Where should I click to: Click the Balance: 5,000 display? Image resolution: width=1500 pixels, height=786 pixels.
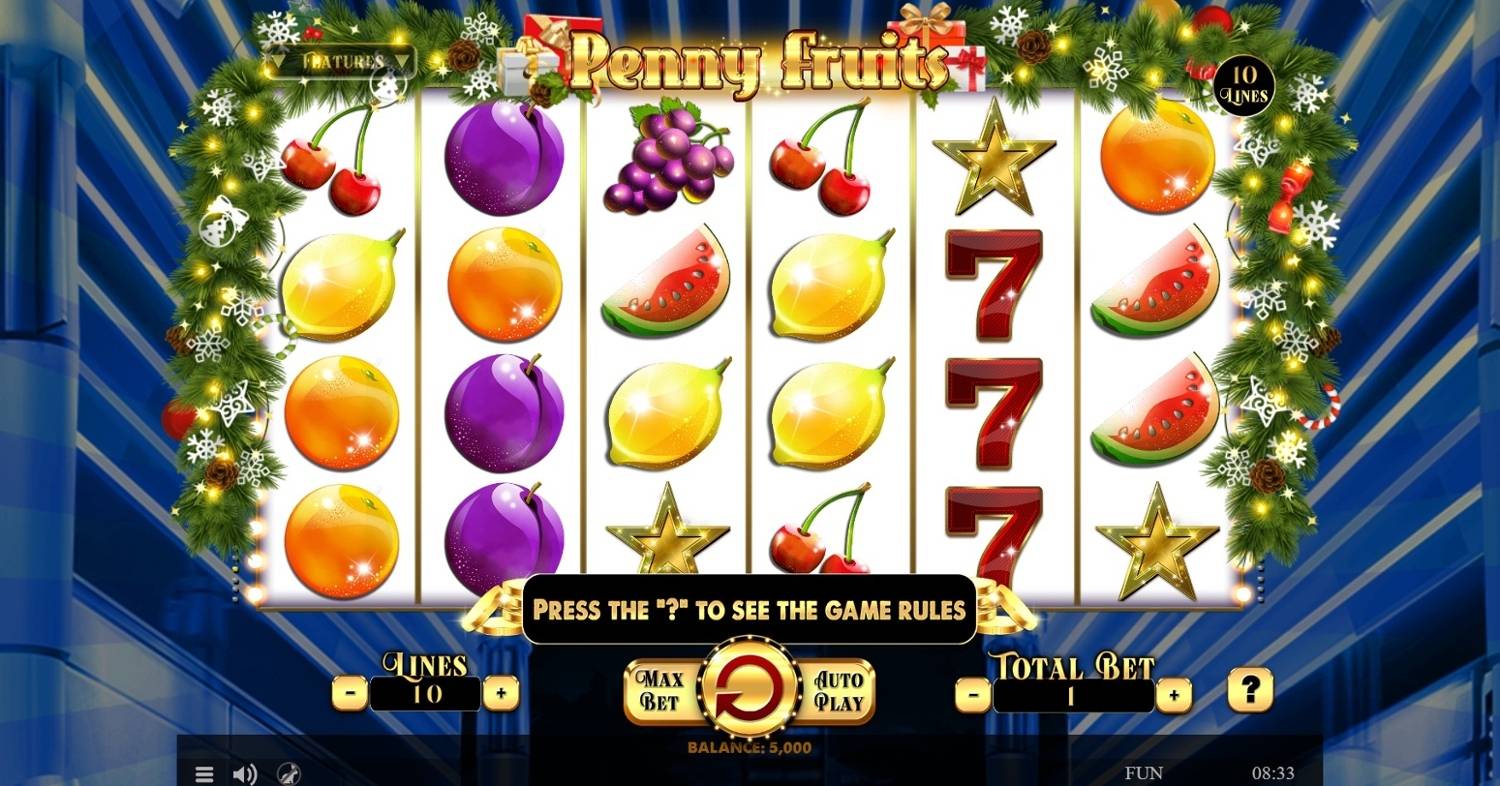click(748, 746)
